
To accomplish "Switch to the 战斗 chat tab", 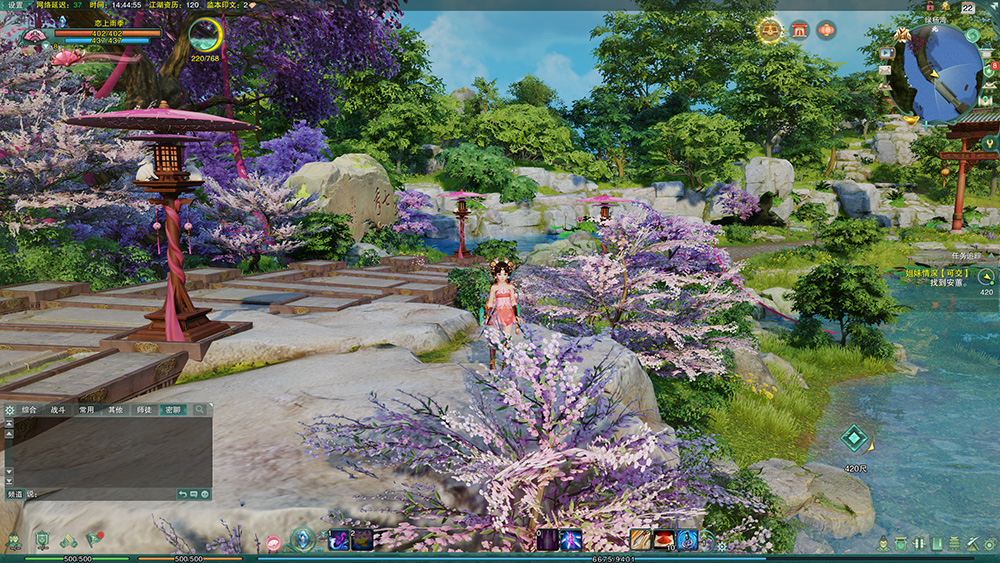I will click(x=58, y=410).
